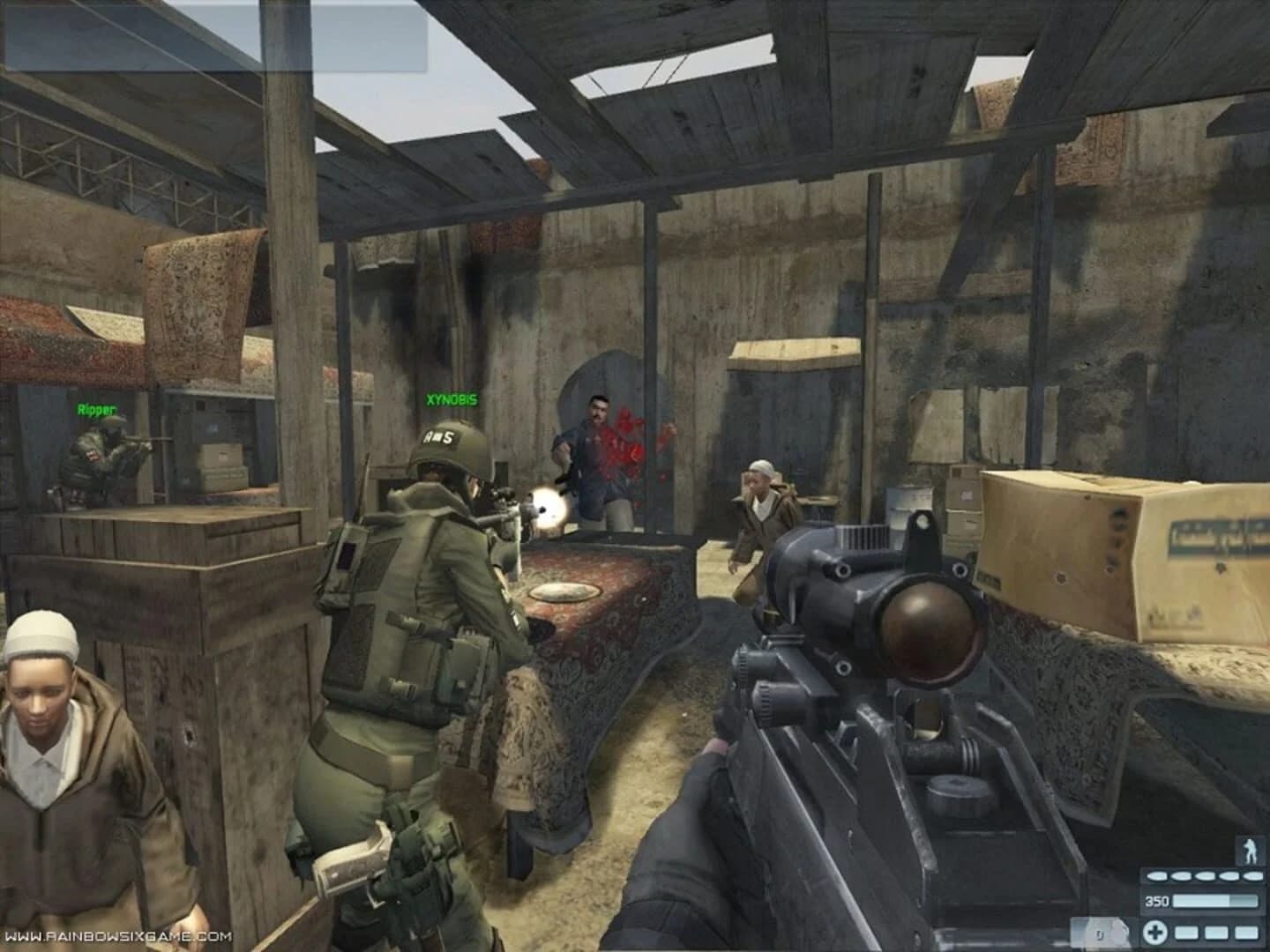1270x952 pixels.
Task: Click the ammo reserve bar beside 350
Action: click(x=1214, y=901)
